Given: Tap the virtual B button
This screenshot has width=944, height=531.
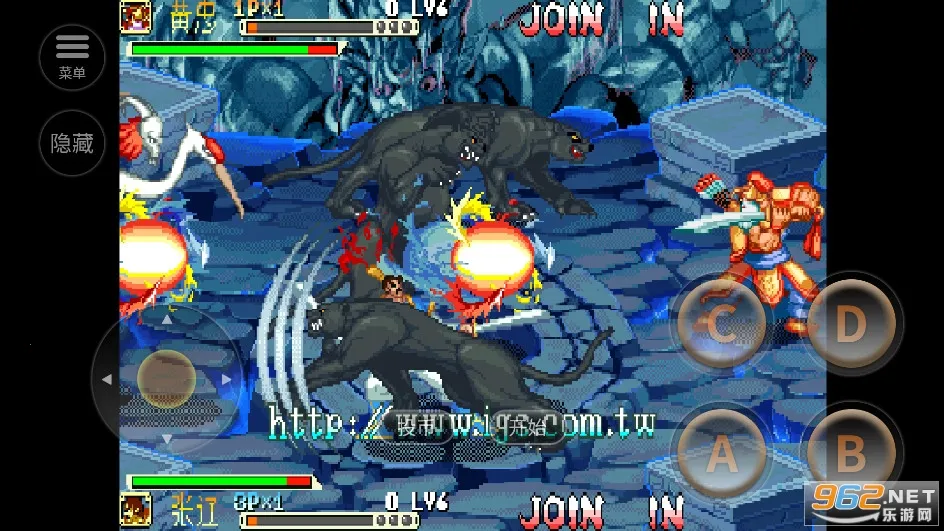Looking at the screenshot, I should (x=850, y=454).
